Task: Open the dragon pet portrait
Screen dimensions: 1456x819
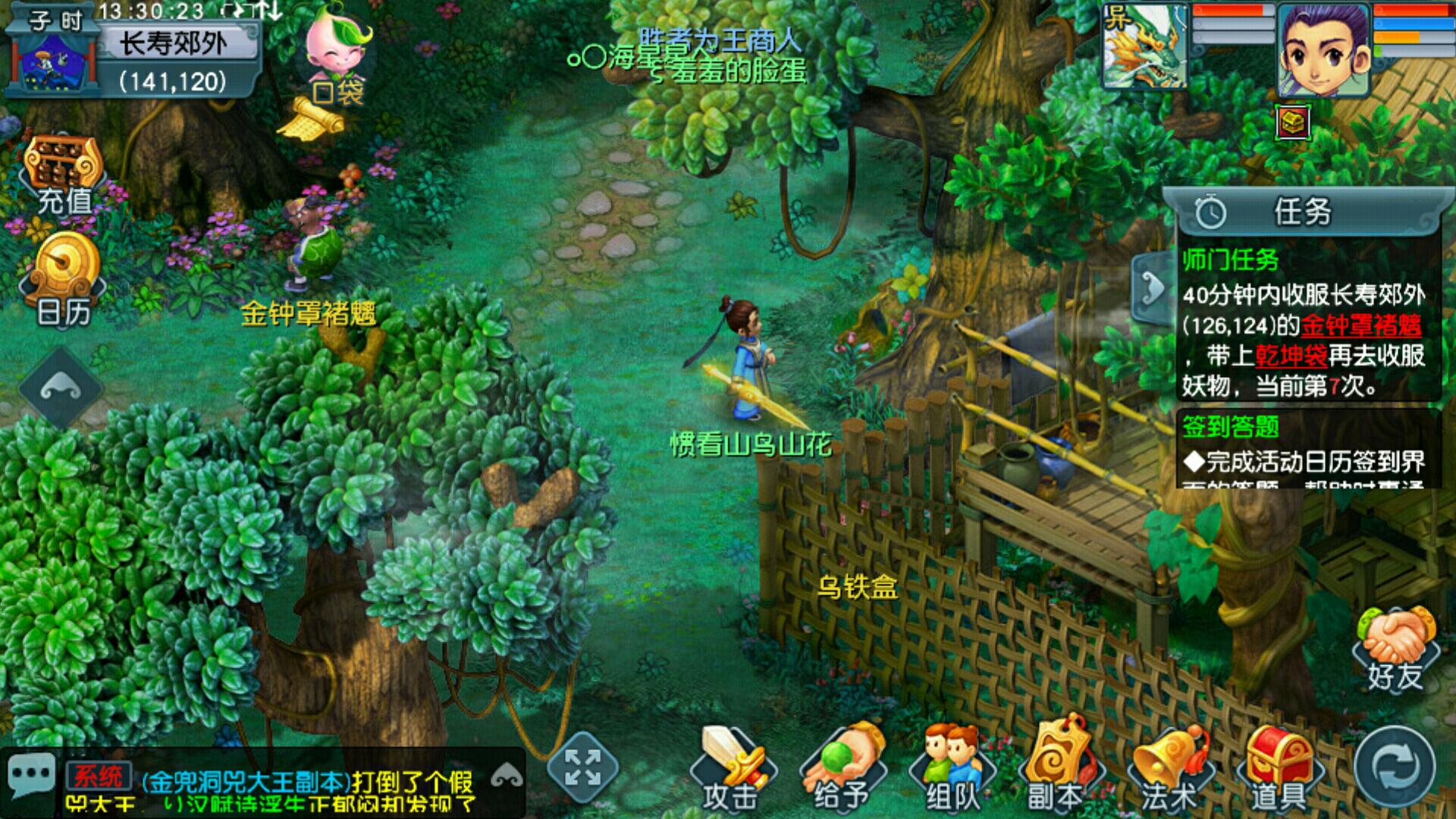Action: [1145, 47]
